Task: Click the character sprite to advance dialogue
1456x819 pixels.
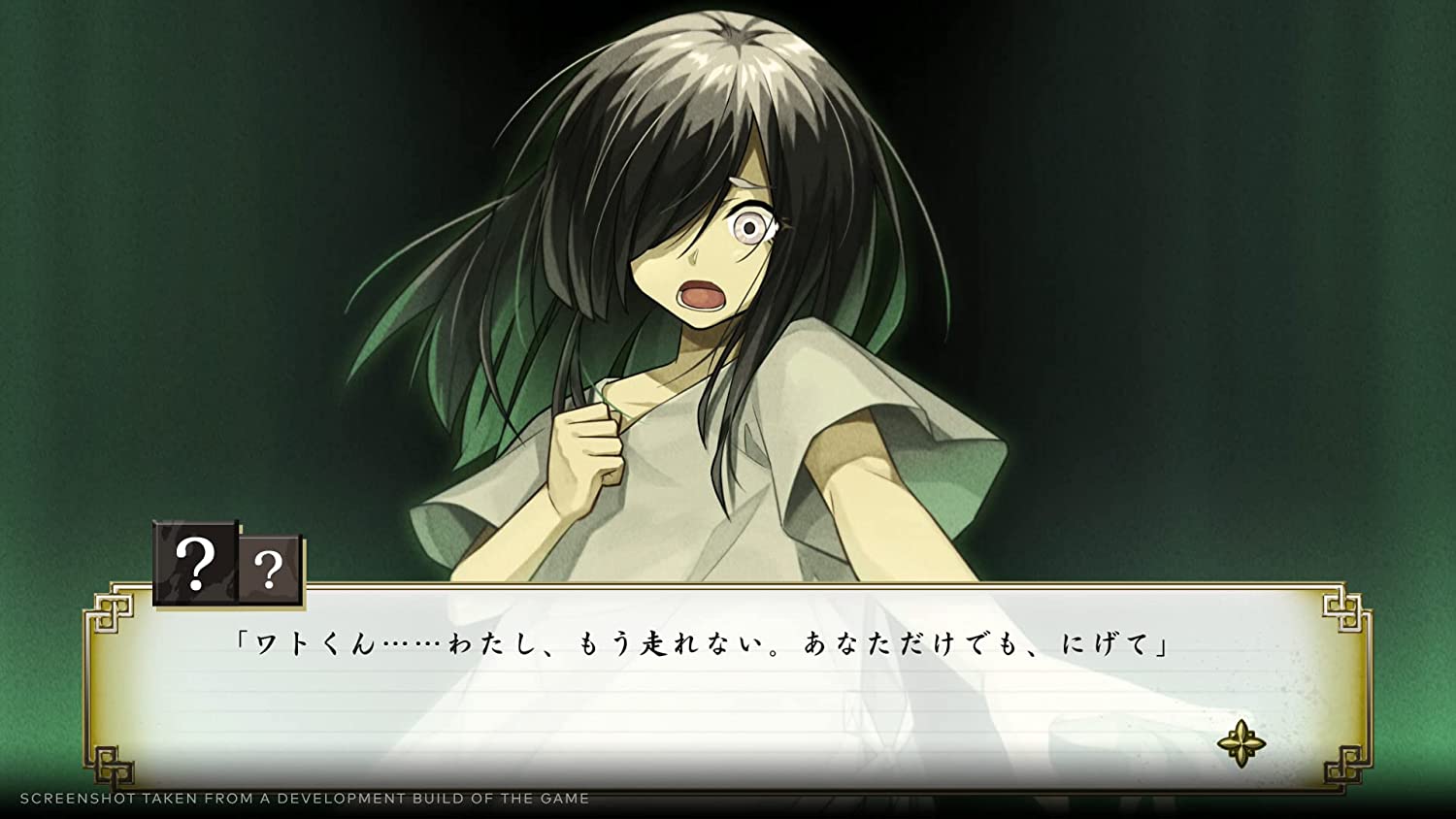Action: pos(709,291)
